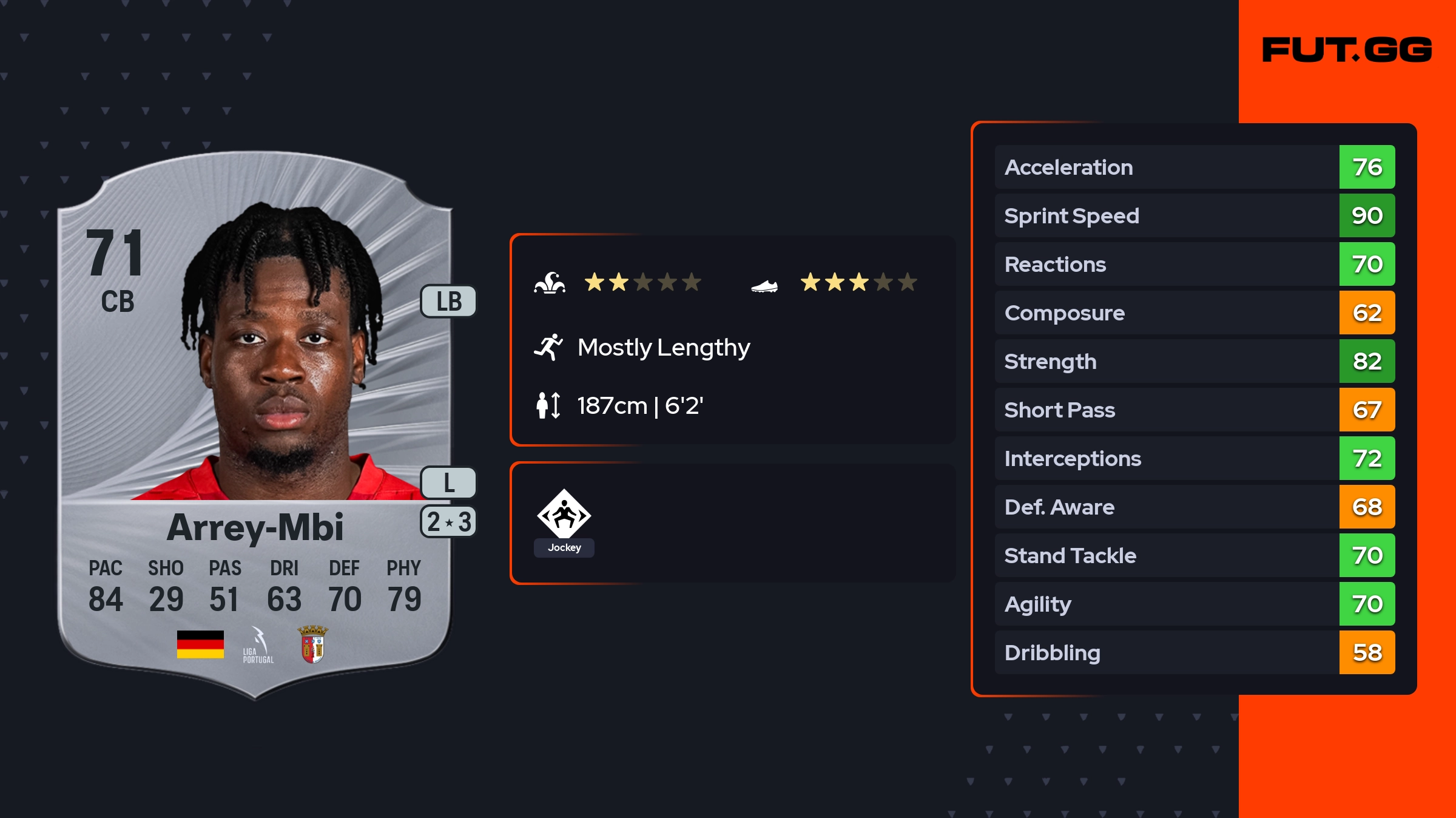Select the Interceptions stat row
Viewport: 1456px width, 818px height.
pos(1195,459)
